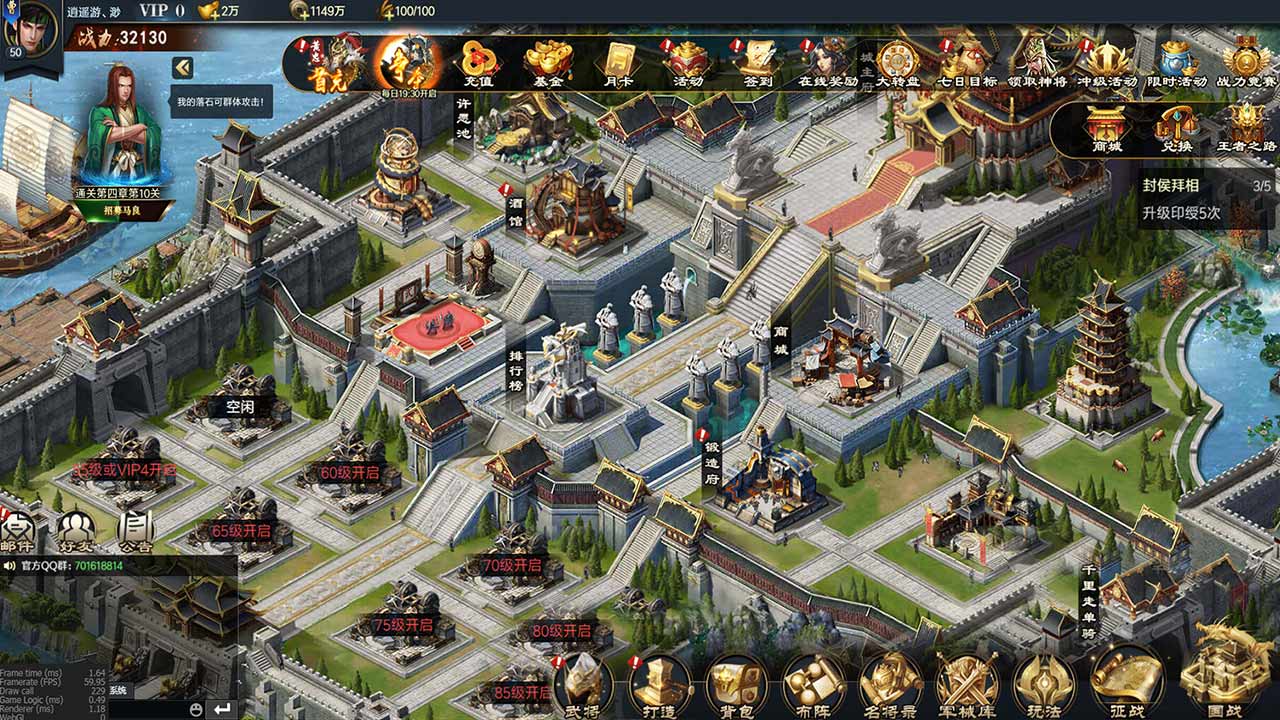Claim the 在线奖励 online reward

[x=828, y=62]
